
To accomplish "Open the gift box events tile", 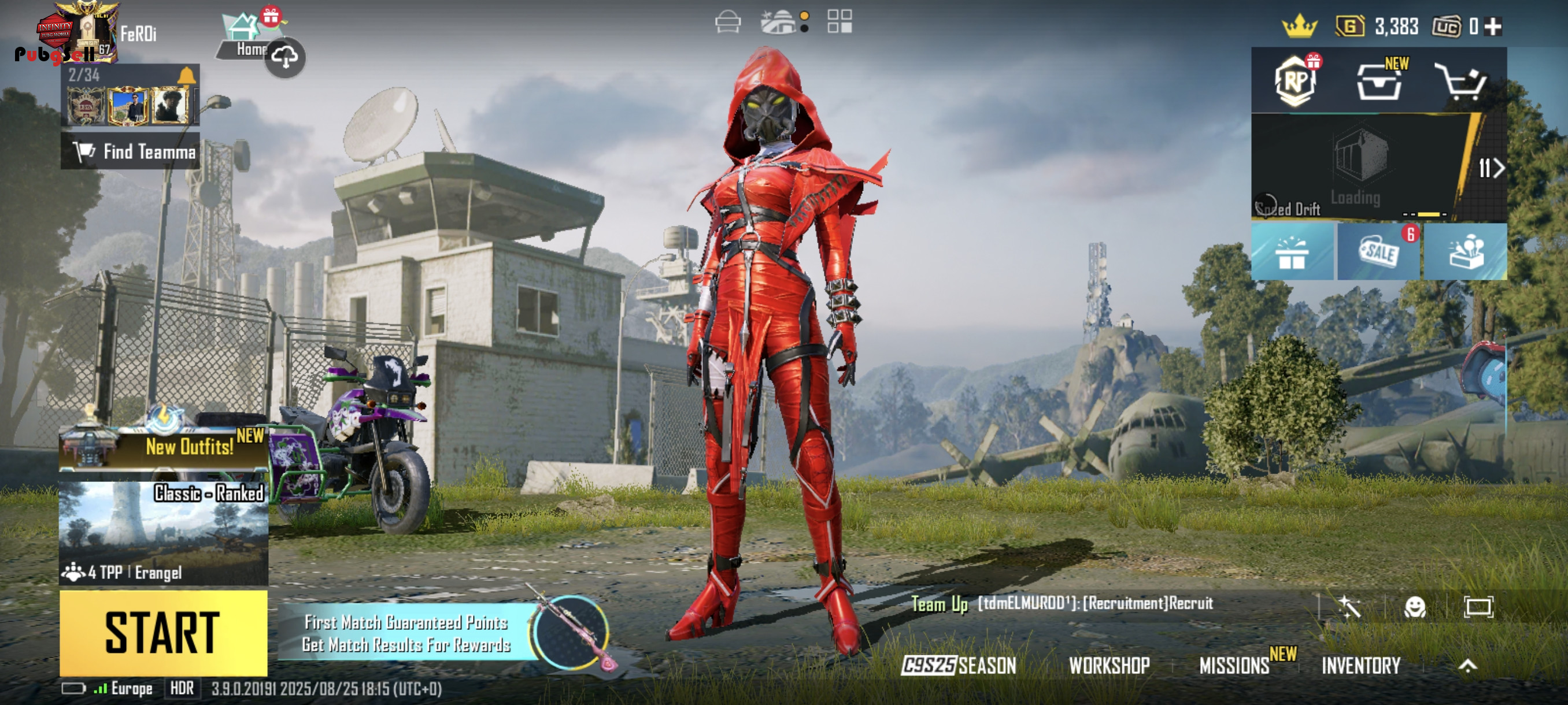I will coord(1292,251).
